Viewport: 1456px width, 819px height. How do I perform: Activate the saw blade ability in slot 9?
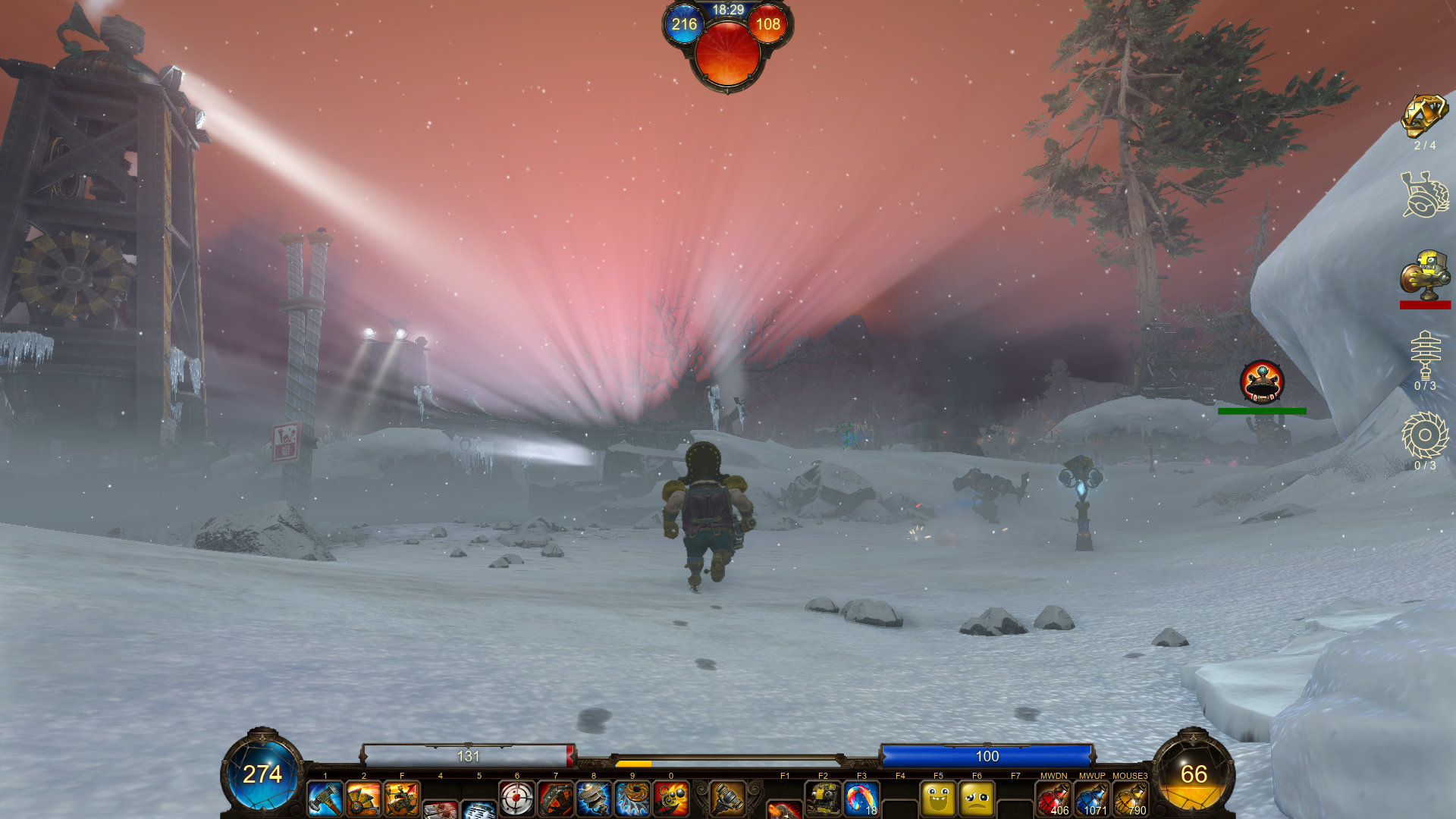(x=632, y=799)
